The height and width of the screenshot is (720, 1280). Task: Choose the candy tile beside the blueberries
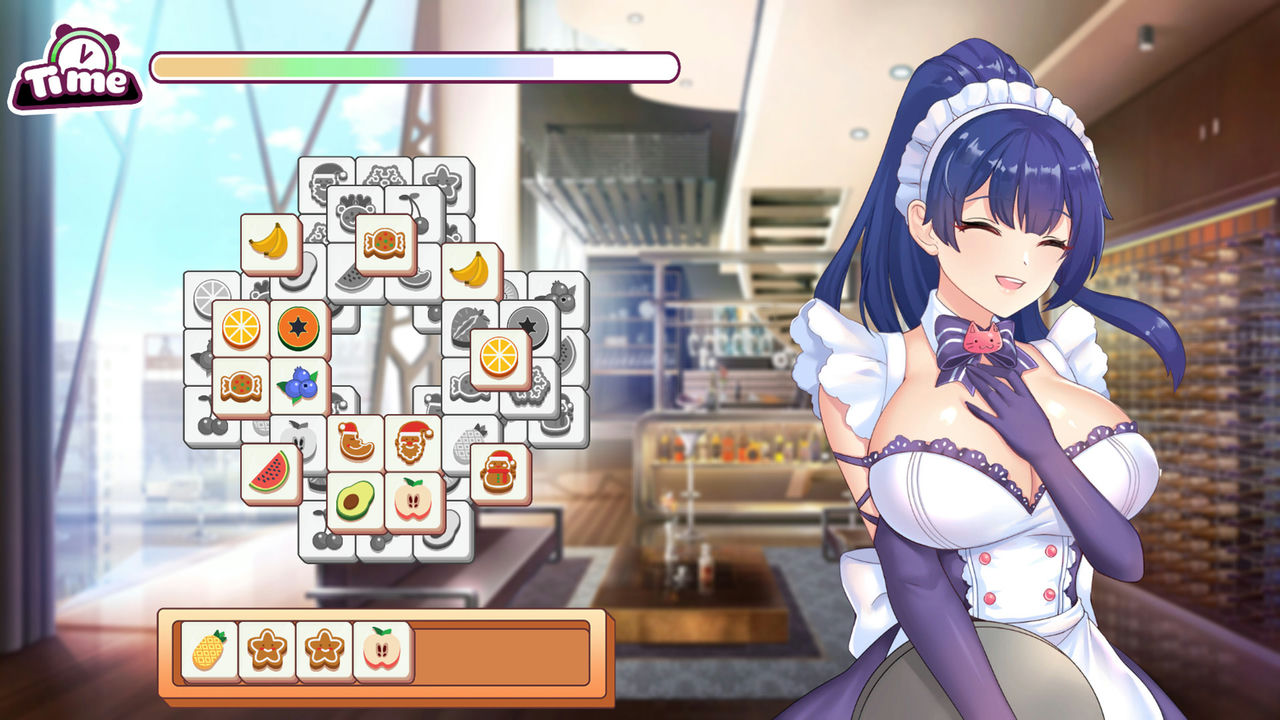tap(241, 385)
